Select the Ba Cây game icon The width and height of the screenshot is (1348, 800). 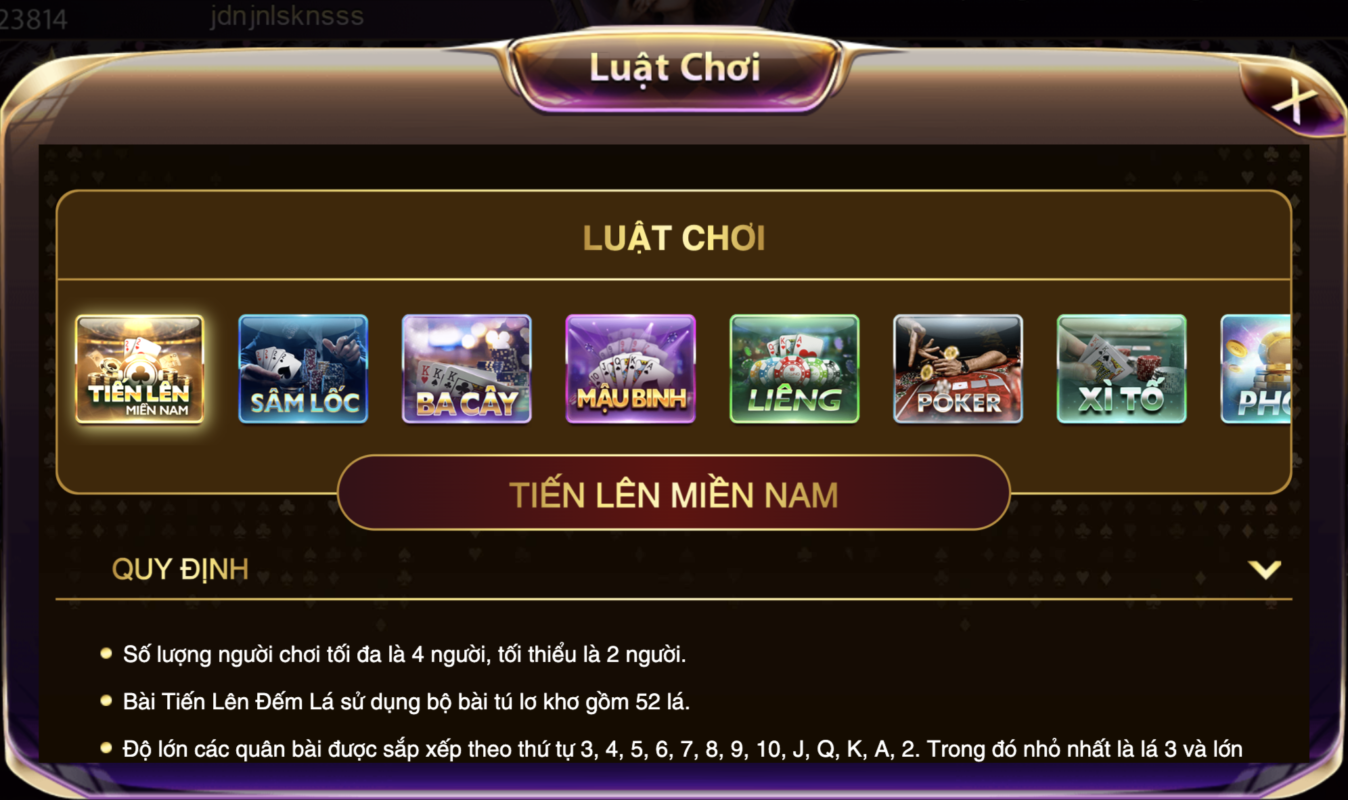tap(467, 369)
